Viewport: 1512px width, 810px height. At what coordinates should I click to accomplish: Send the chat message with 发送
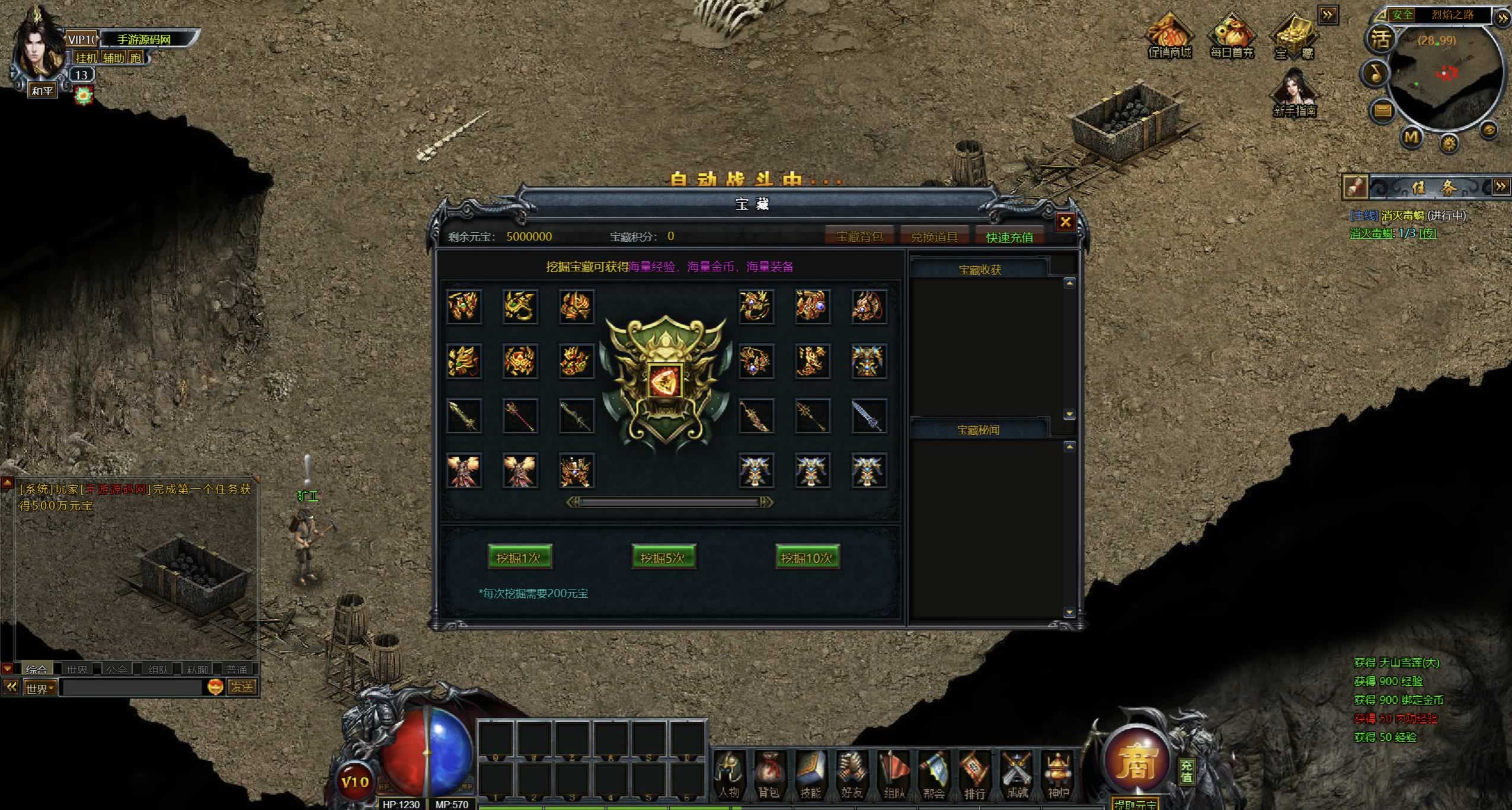tap(242, 687)
